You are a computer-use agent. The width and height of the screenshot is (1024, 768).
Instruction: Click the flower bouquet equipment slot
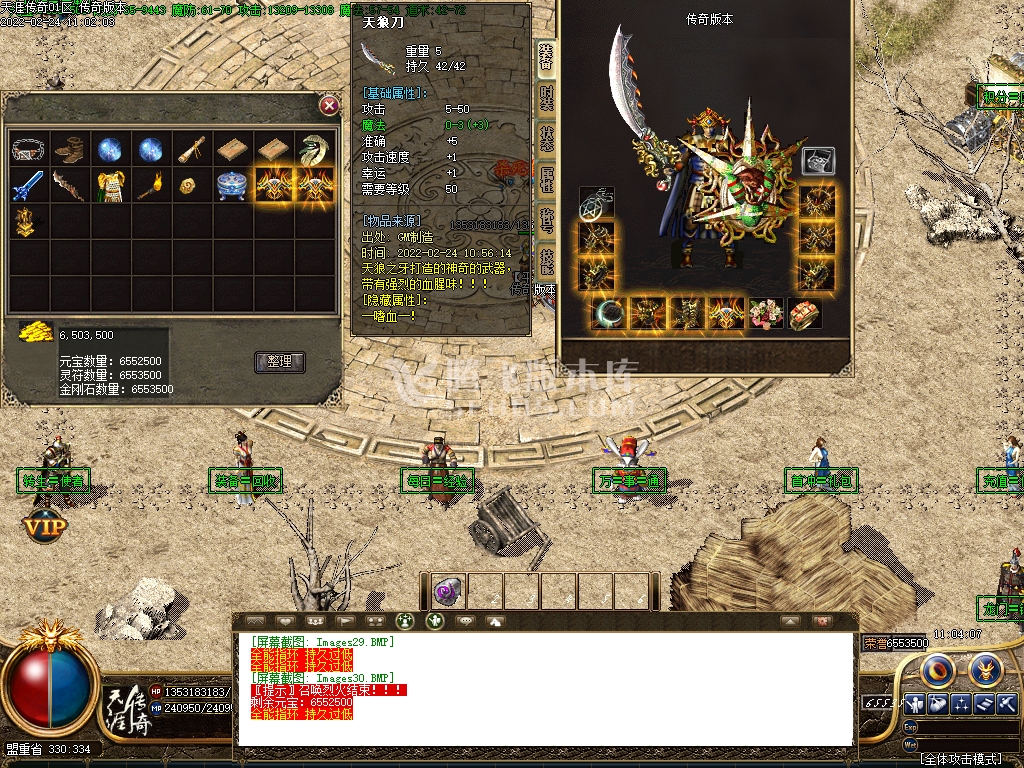tap(768, 313)
